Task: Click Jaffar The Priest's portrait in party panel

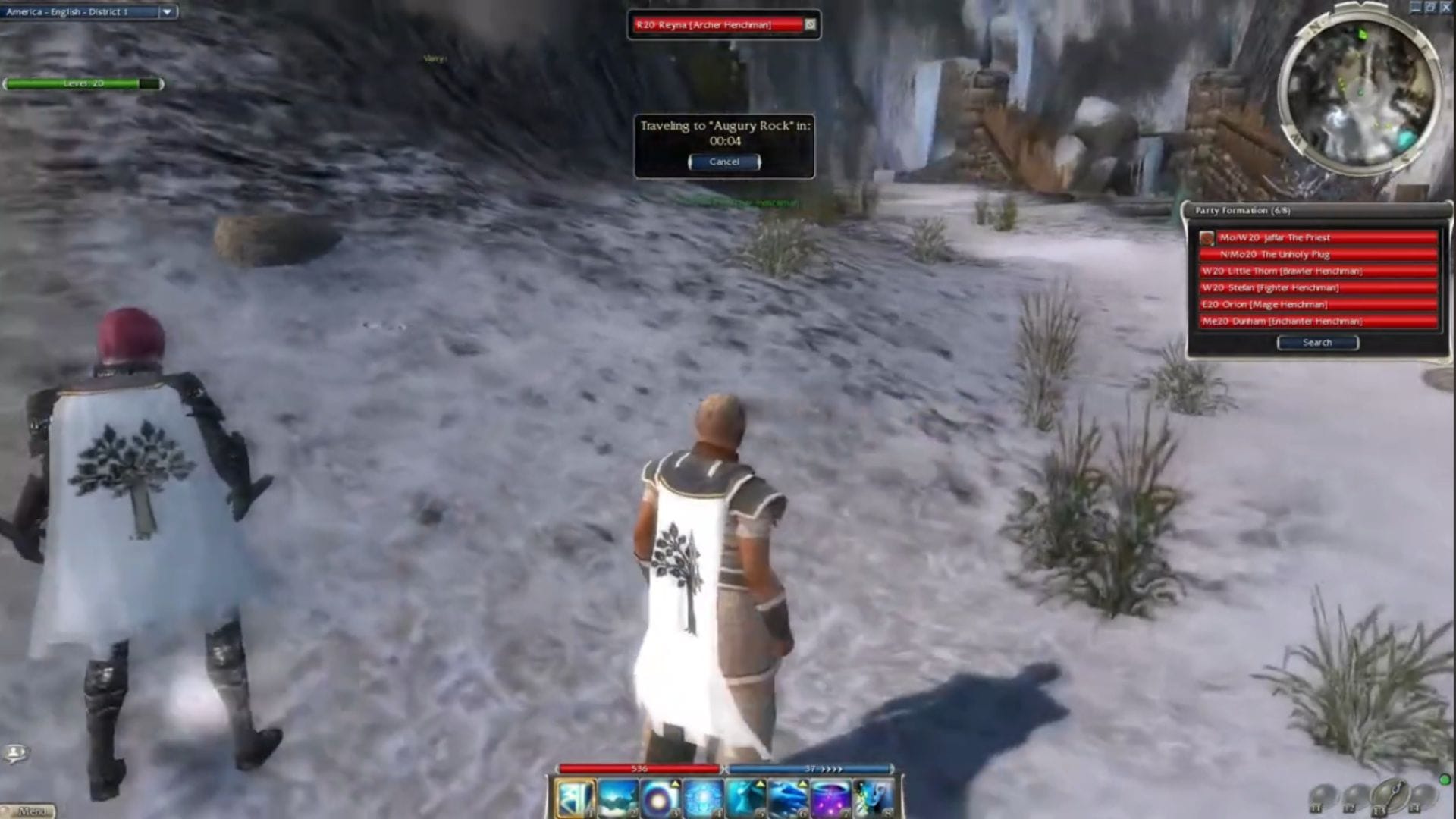Action: click(x=1205, y=237)
